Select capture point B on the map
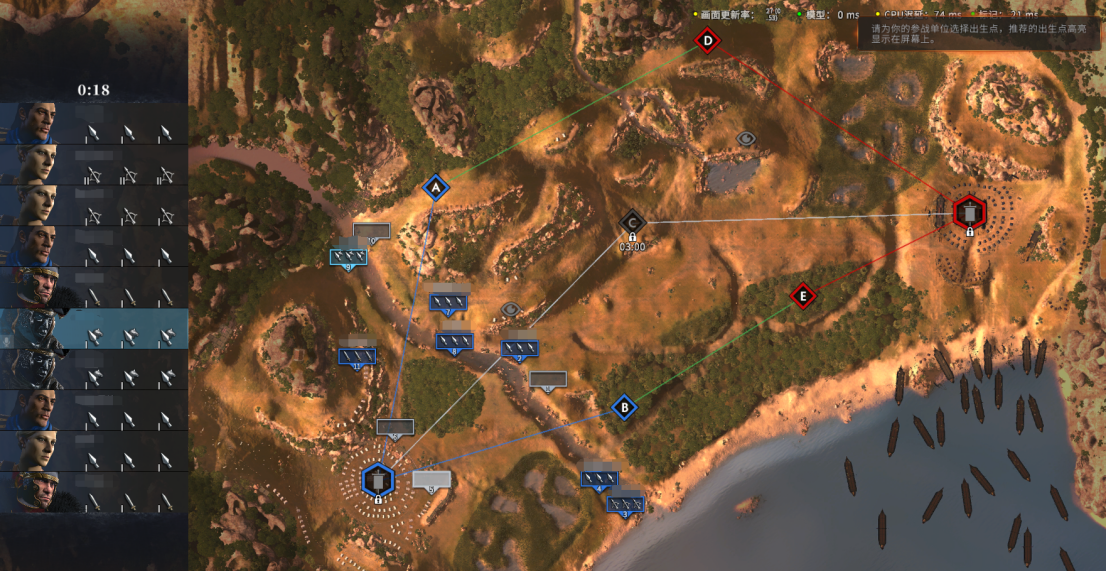Viewport: 1106px width, 571px height. (x=624, y=407)
